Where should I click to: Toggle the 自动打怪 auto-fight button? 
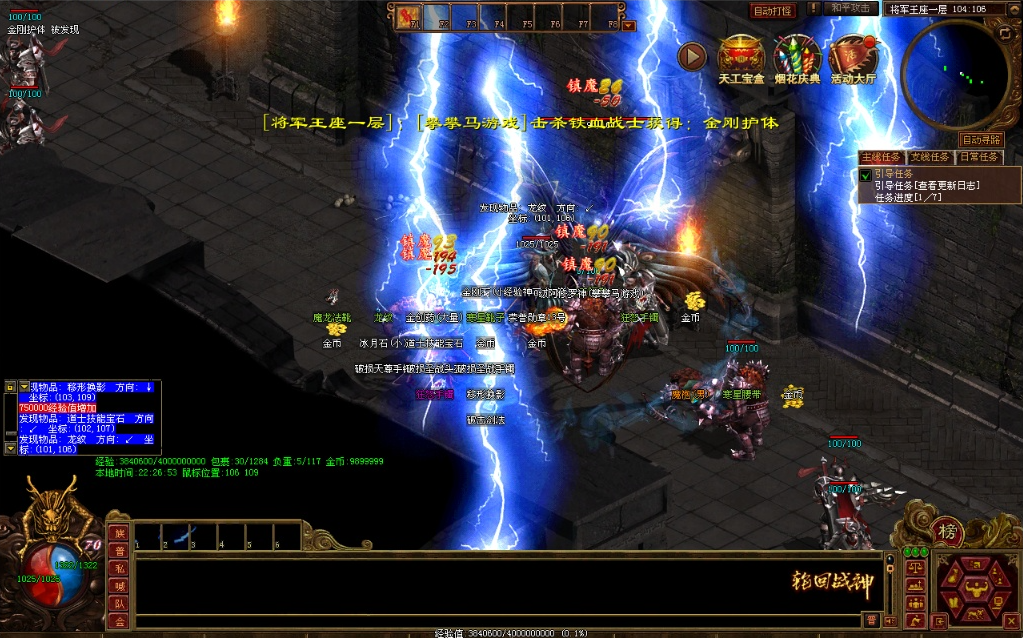773,11
